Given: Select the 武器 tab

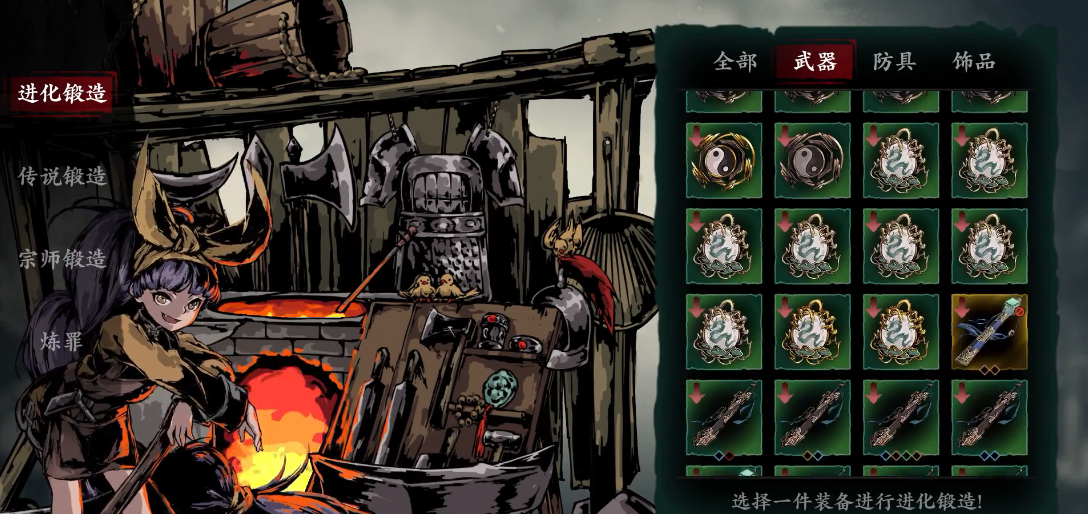Looking at the screenshot, I should [815, 62].
